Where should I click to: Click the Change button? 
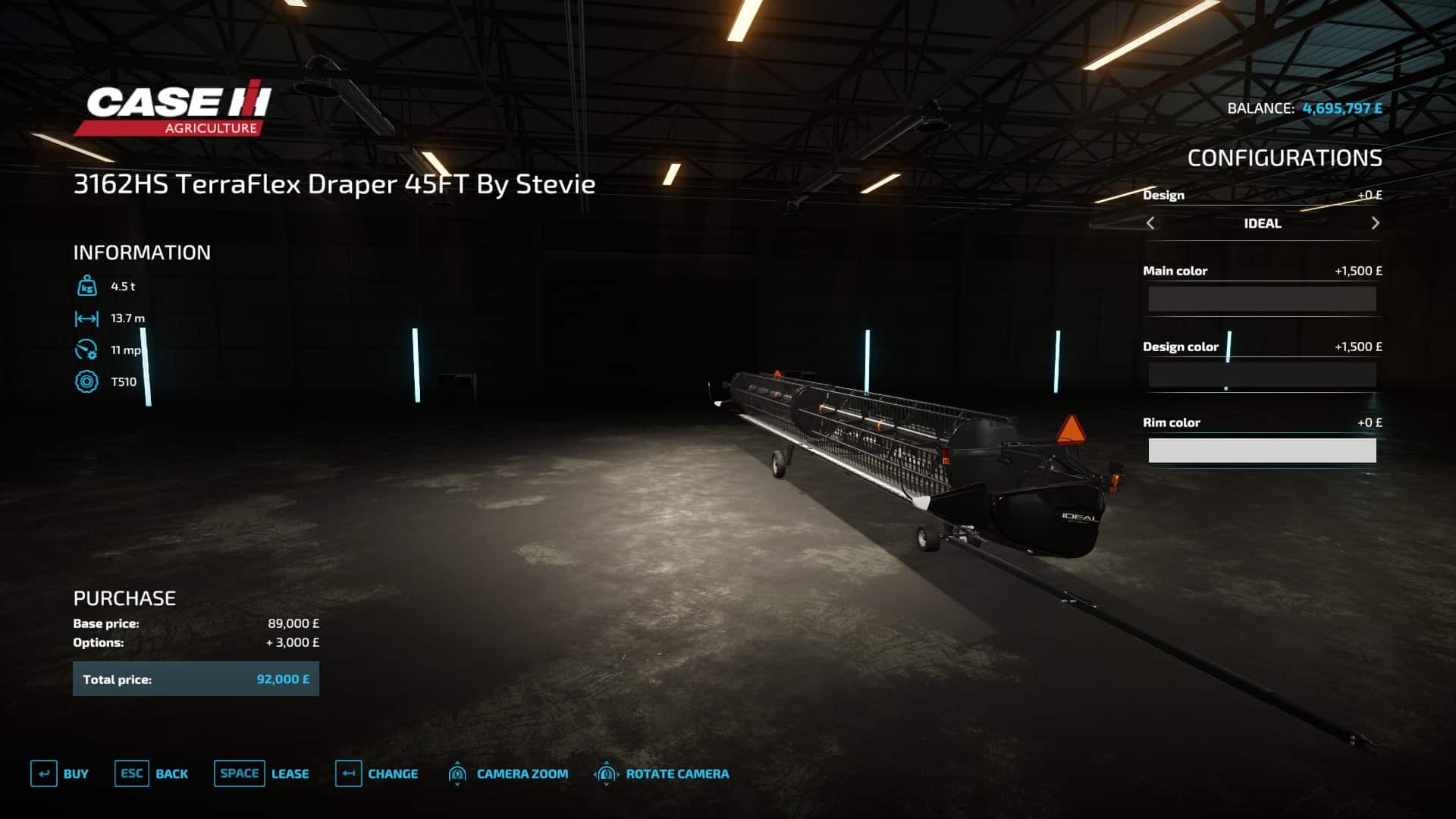[x=377, y=773]
